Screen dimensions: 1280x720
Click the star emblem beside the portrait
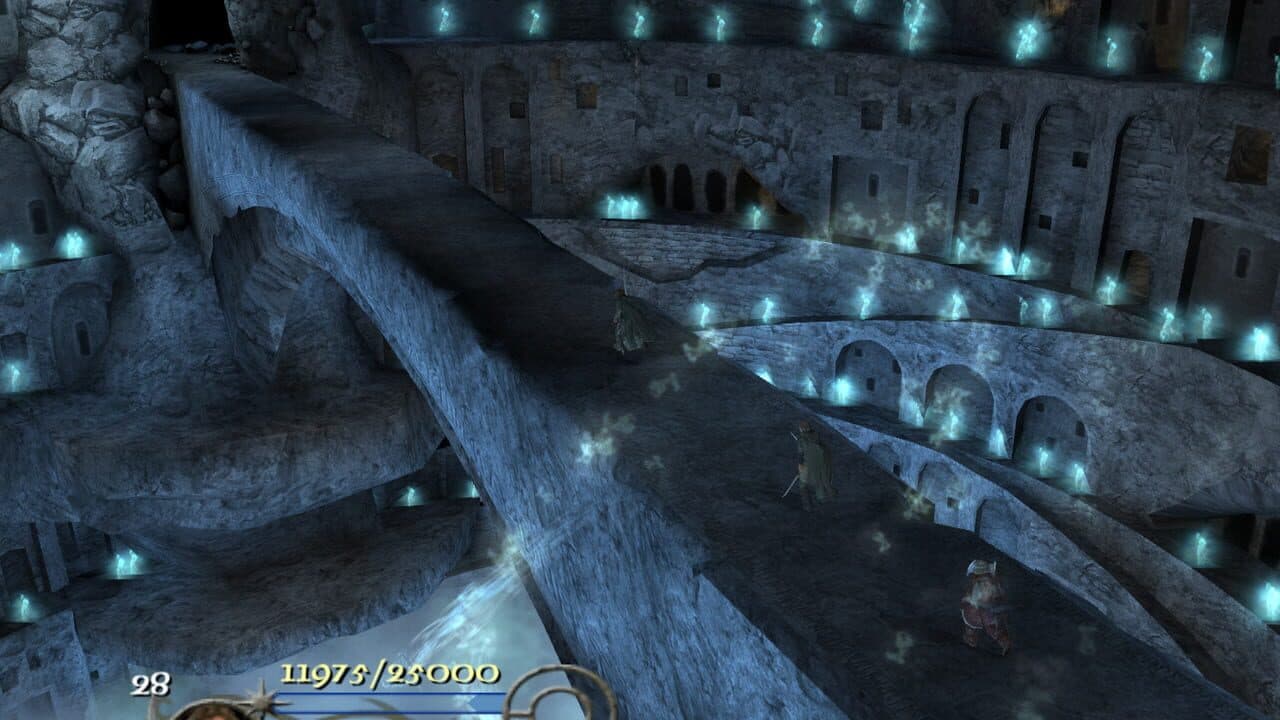click(258, 700)
